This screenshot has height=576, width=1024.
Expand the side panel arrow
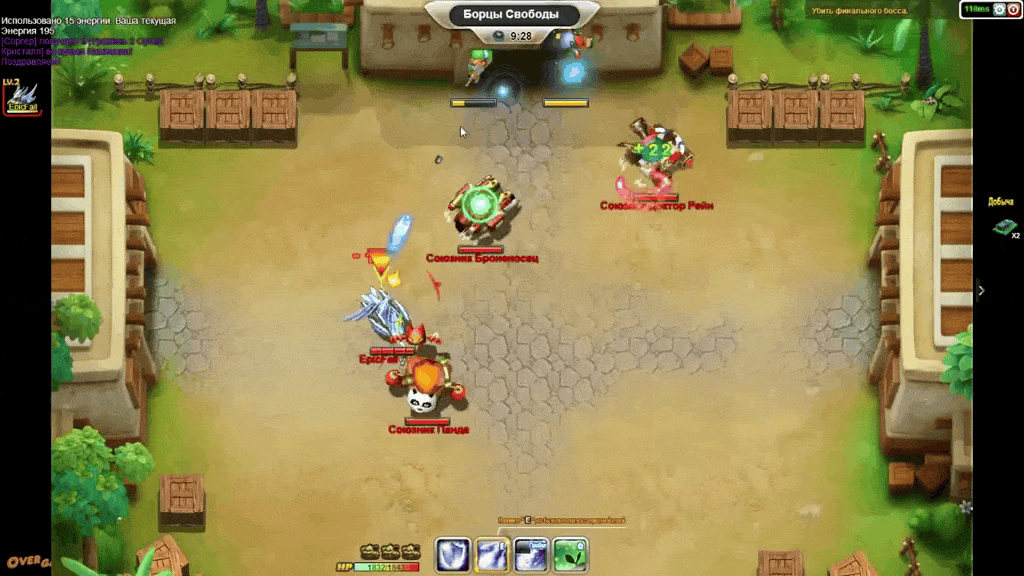click(981, 290)
